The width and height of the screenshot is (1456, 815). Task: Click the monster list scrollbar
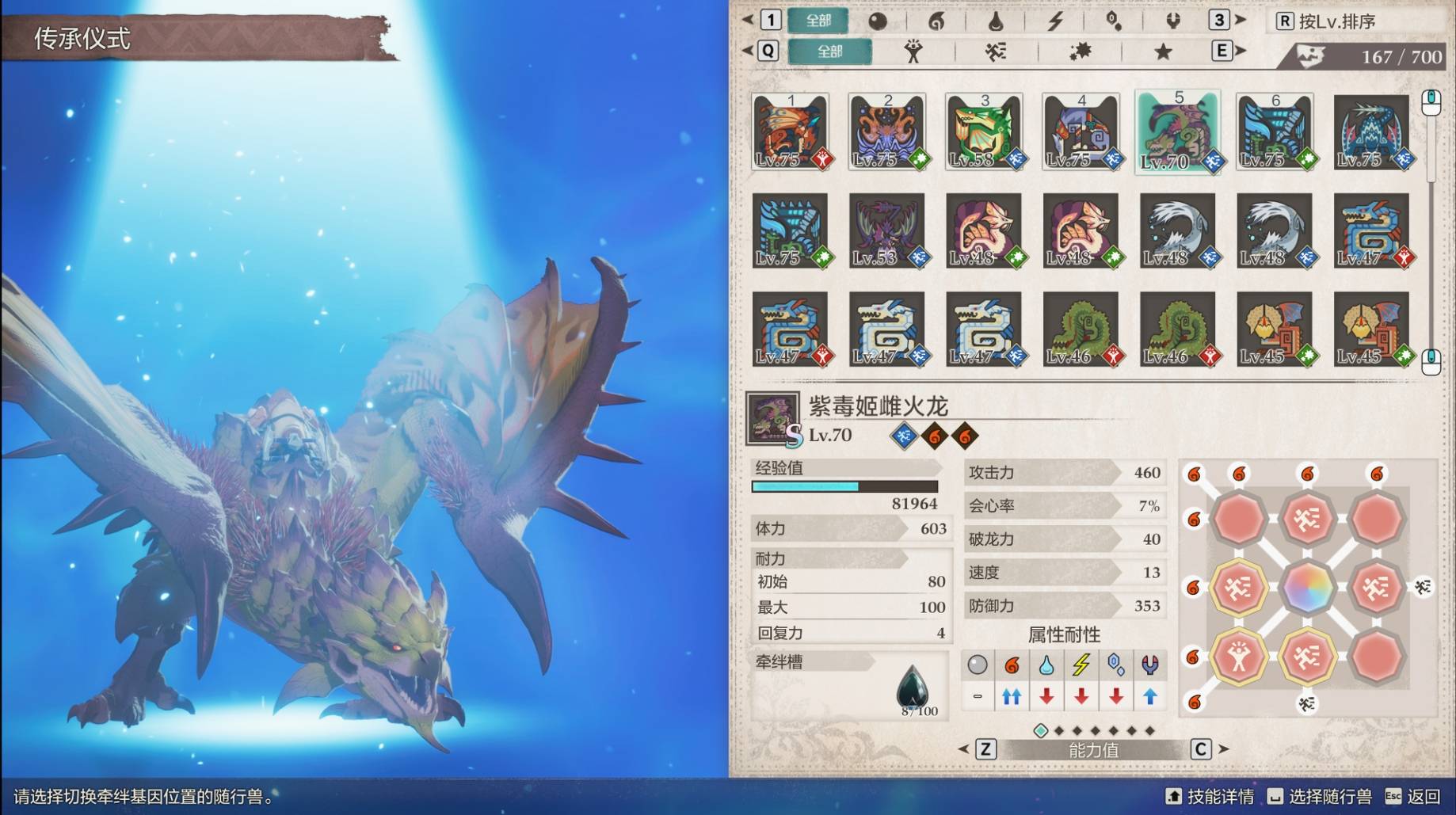1431,230
